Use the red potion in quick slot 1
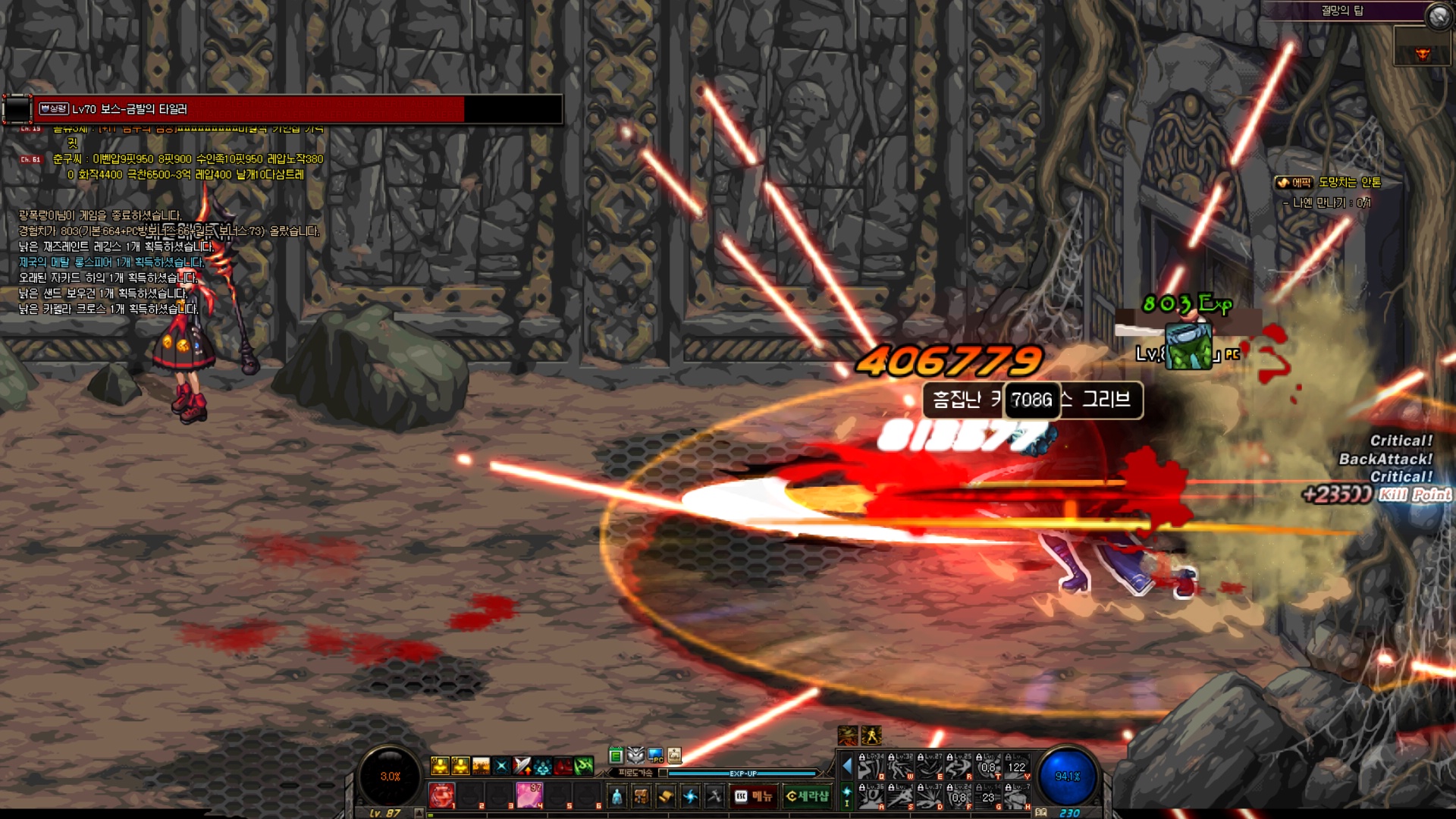Image resolution: width=1456 pixels, height=819 pixels. (441, 795)
